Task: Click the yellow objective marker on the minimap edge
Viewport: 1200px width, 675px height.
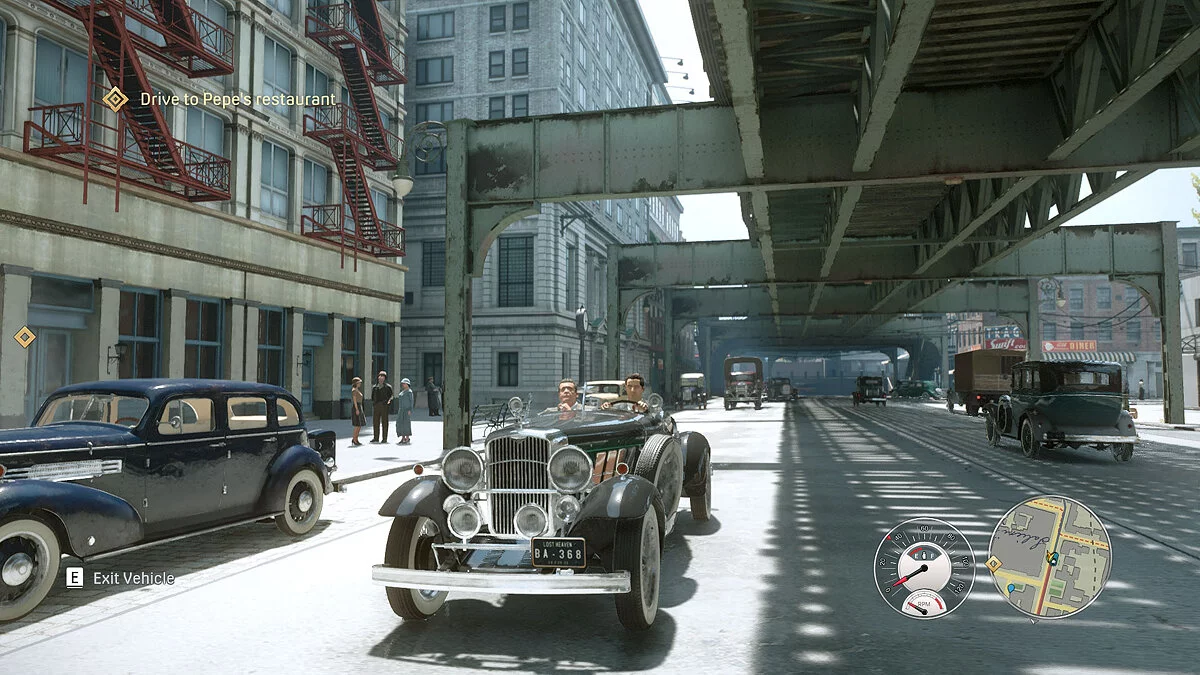Action: pos(994,564)
